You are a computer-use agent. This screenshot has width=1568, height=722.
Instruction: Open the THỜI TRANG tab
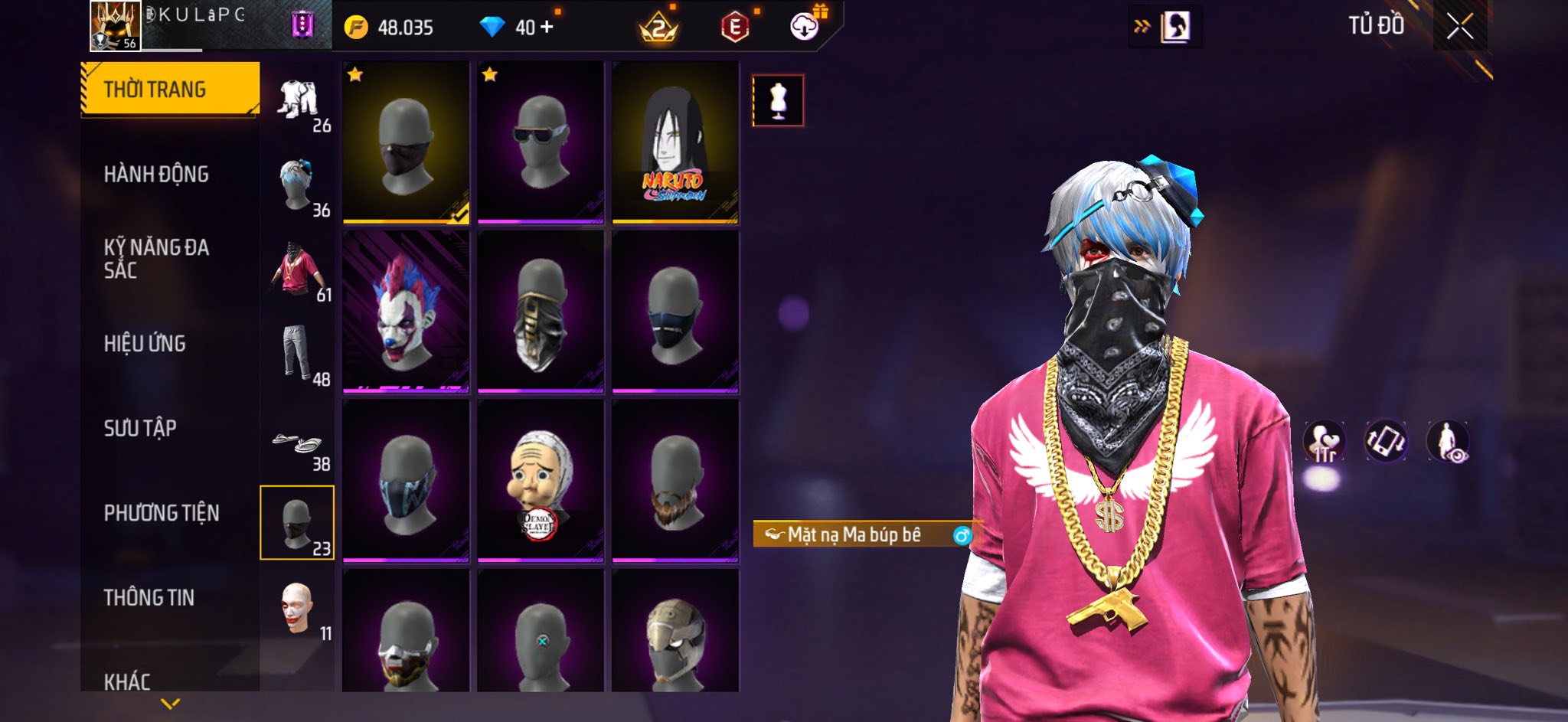[170, 90]
